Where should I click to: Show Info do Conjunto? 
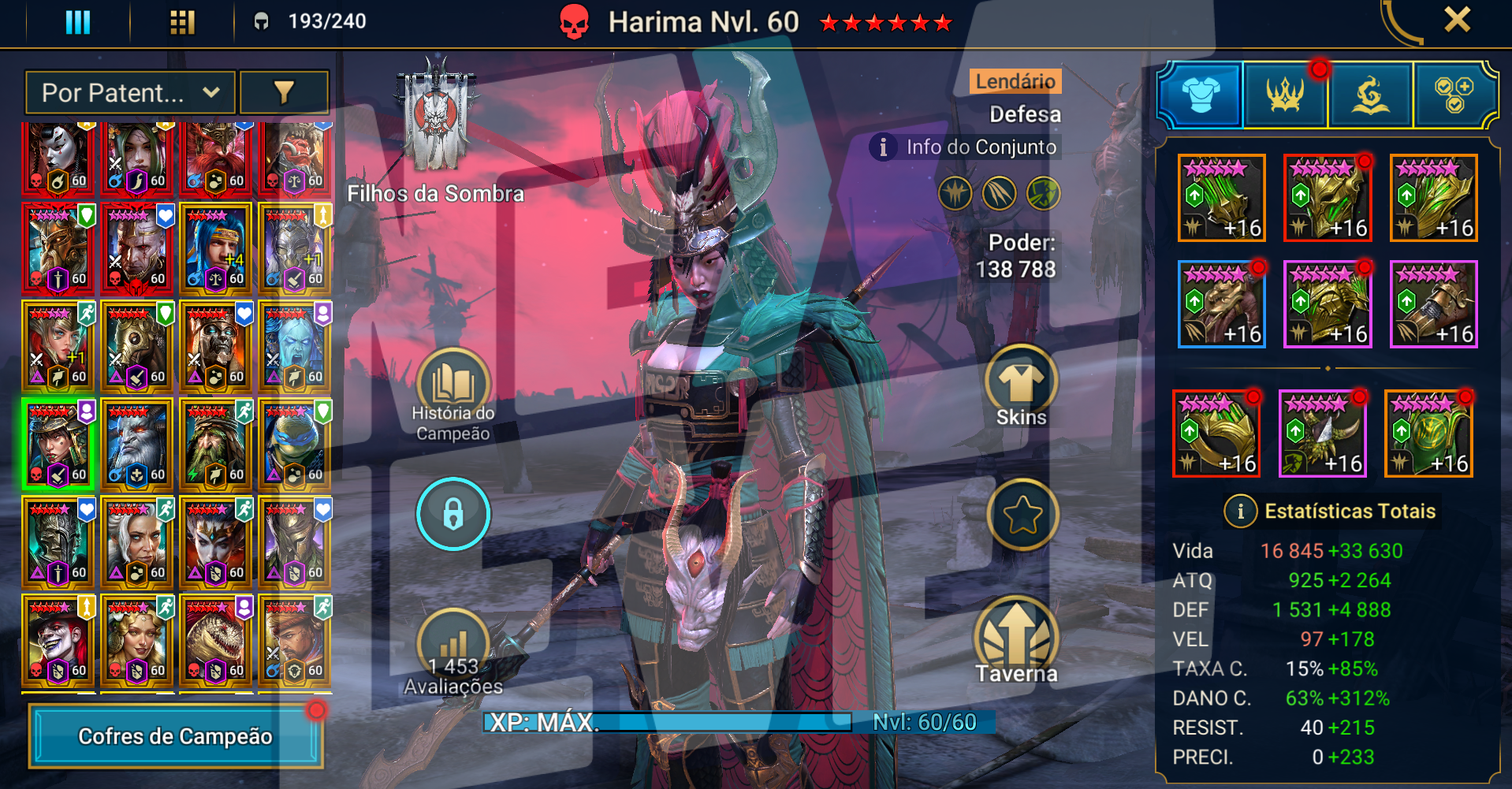[x=967, y=147]
